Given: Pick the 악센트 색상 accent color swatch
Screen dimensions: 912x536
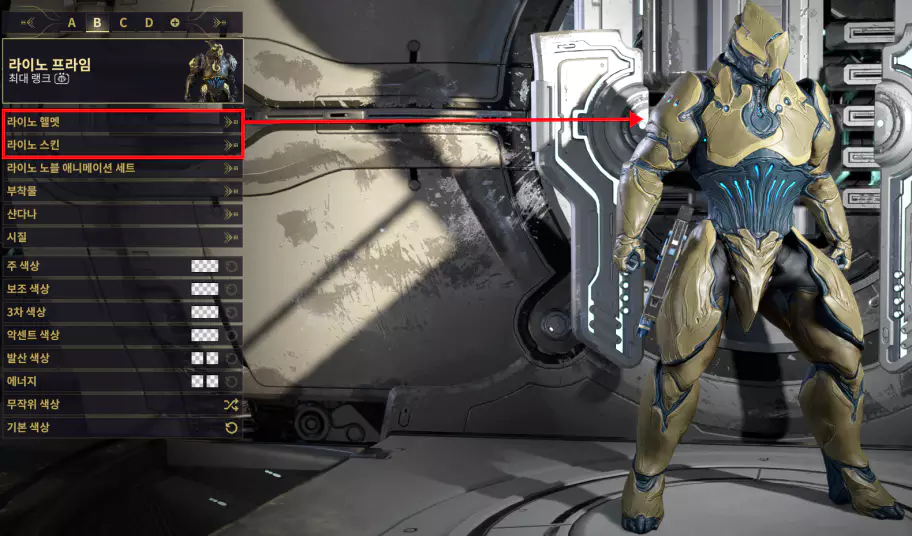Looking at the screenshot, I should (x=205, y=335).
